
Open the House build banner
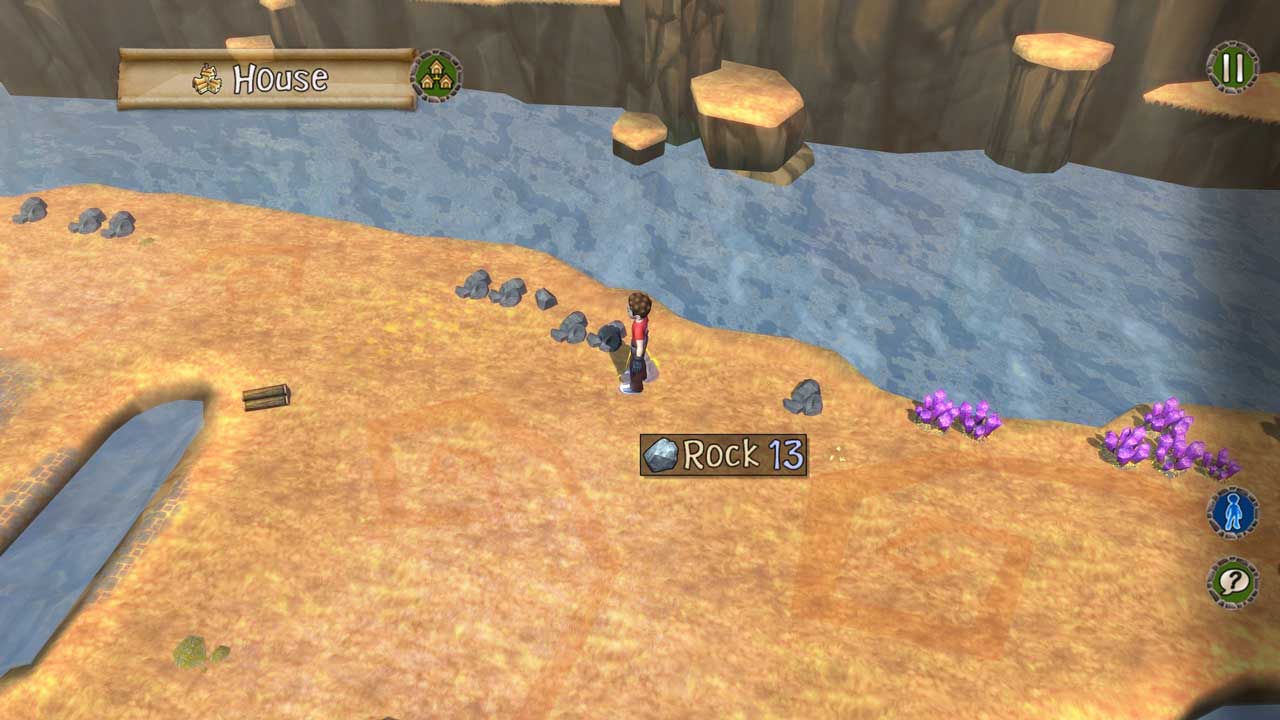(267, 79)
